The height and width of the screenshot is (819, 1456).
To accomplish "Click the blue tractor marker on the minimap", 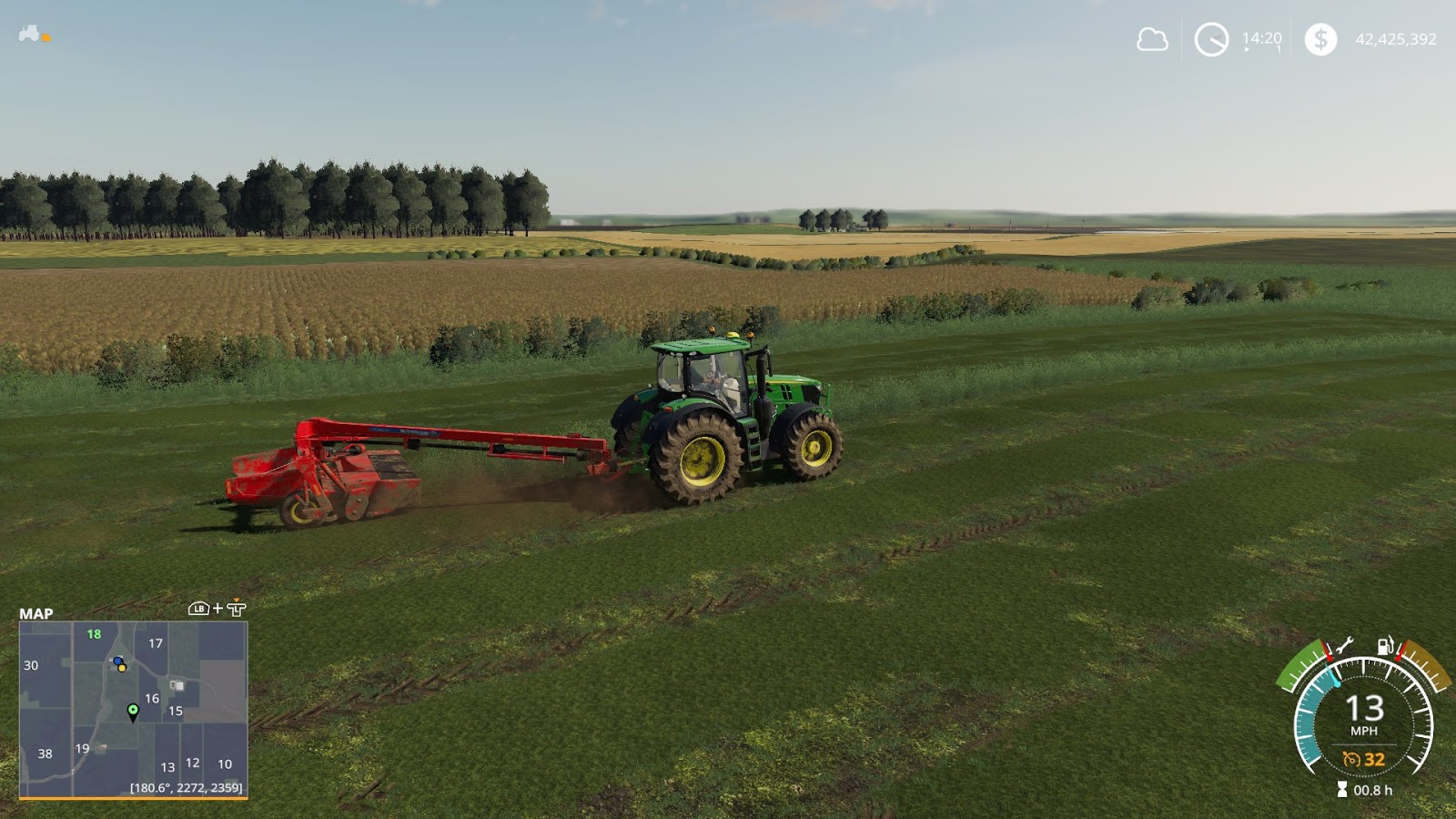I will (116, 662).
